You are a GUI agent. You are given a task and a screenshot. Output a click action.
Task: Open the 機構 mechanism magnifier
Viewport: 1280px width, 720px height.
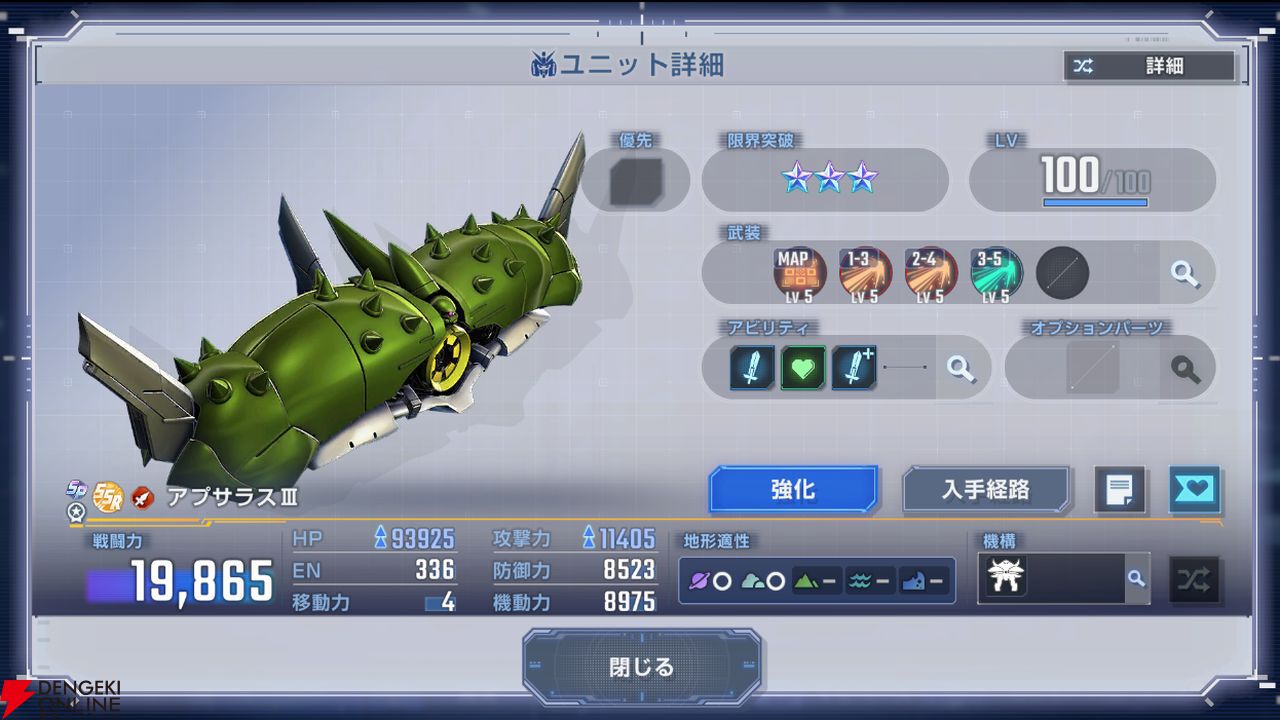1136,578
